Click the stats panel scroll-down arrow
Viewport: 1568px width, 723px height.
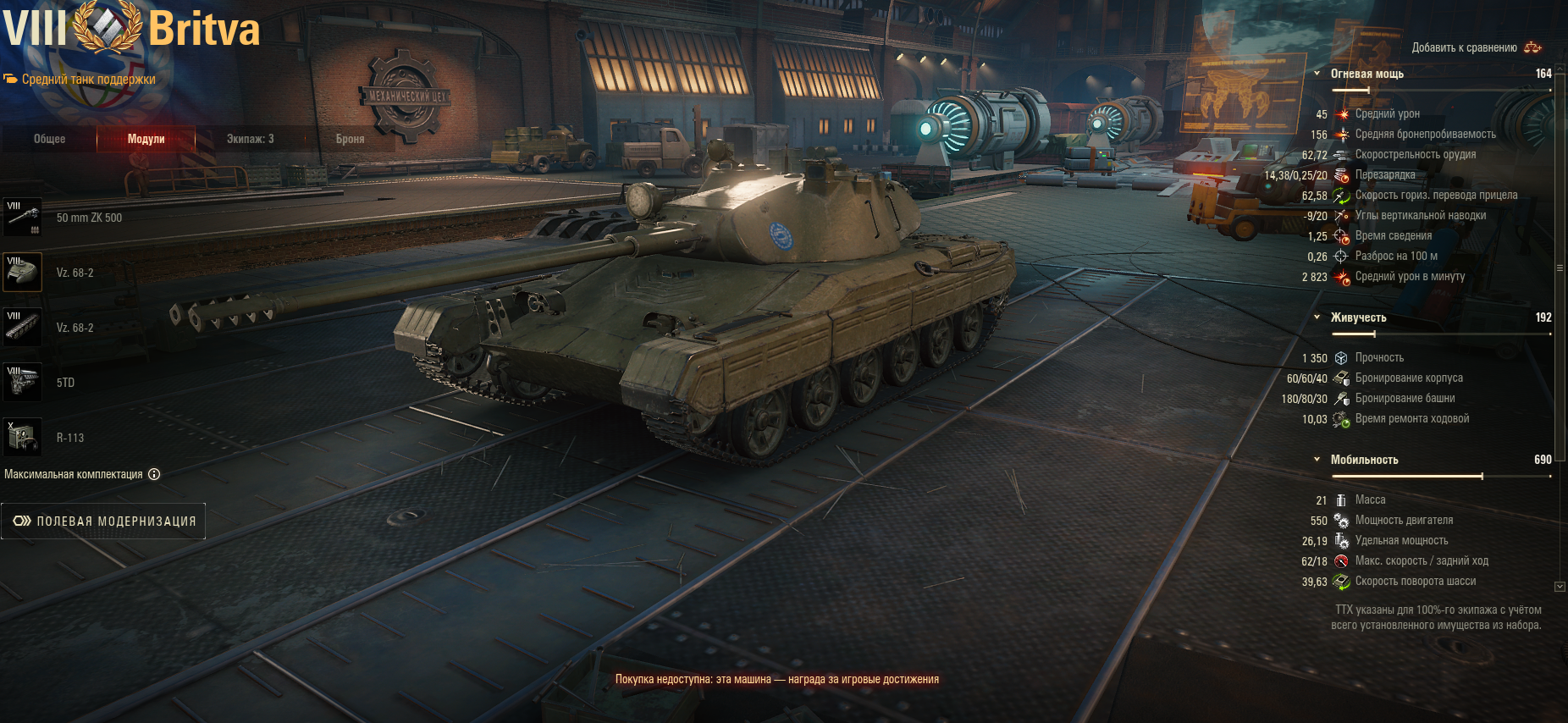(x=1560, y=586)
